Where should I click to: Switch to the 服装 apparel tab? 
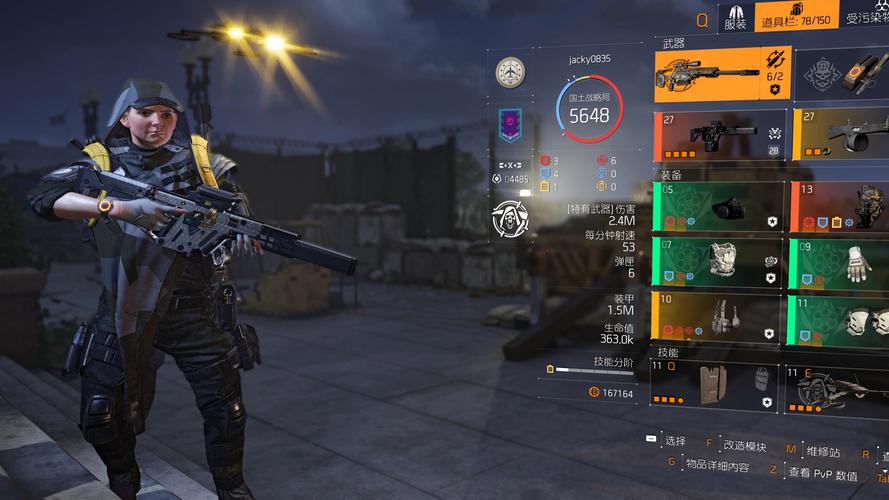pos(735,17)
